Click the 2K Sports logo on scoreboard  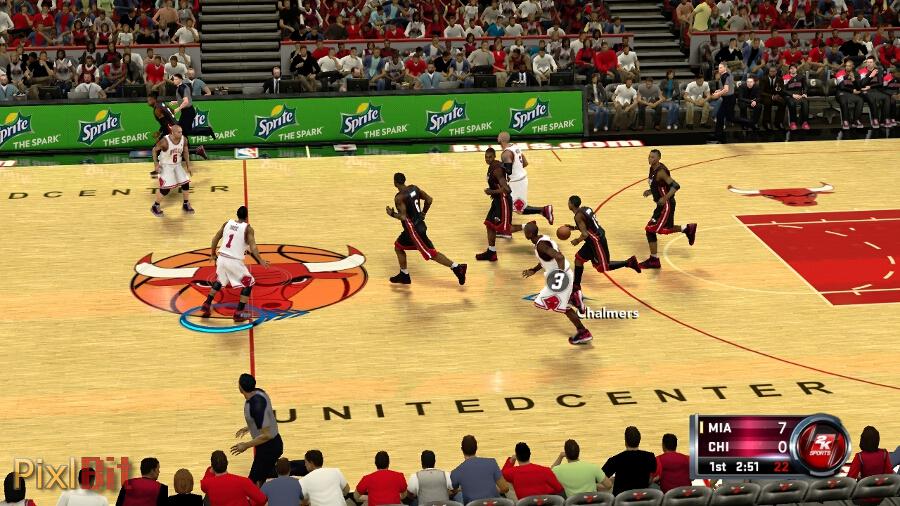(821, 445)
